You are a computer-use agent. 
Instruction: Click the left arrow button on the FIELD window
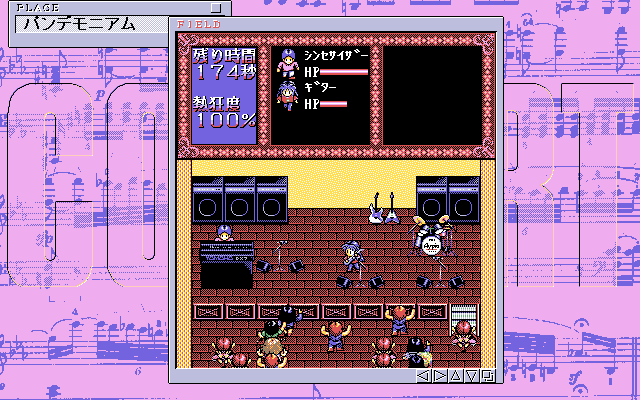[423, 376]
